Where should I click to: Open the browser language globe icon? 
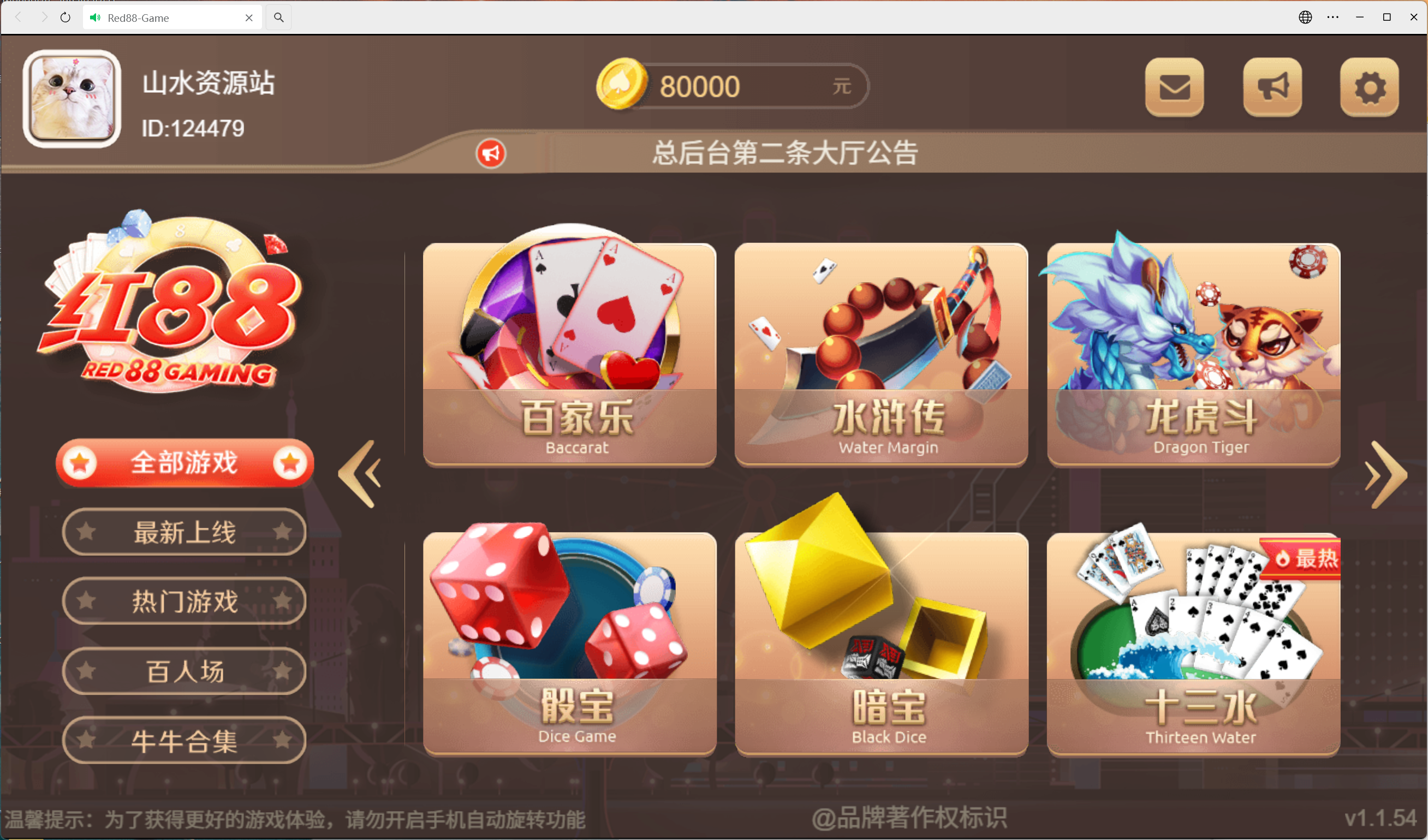(x=1305, y=17)
